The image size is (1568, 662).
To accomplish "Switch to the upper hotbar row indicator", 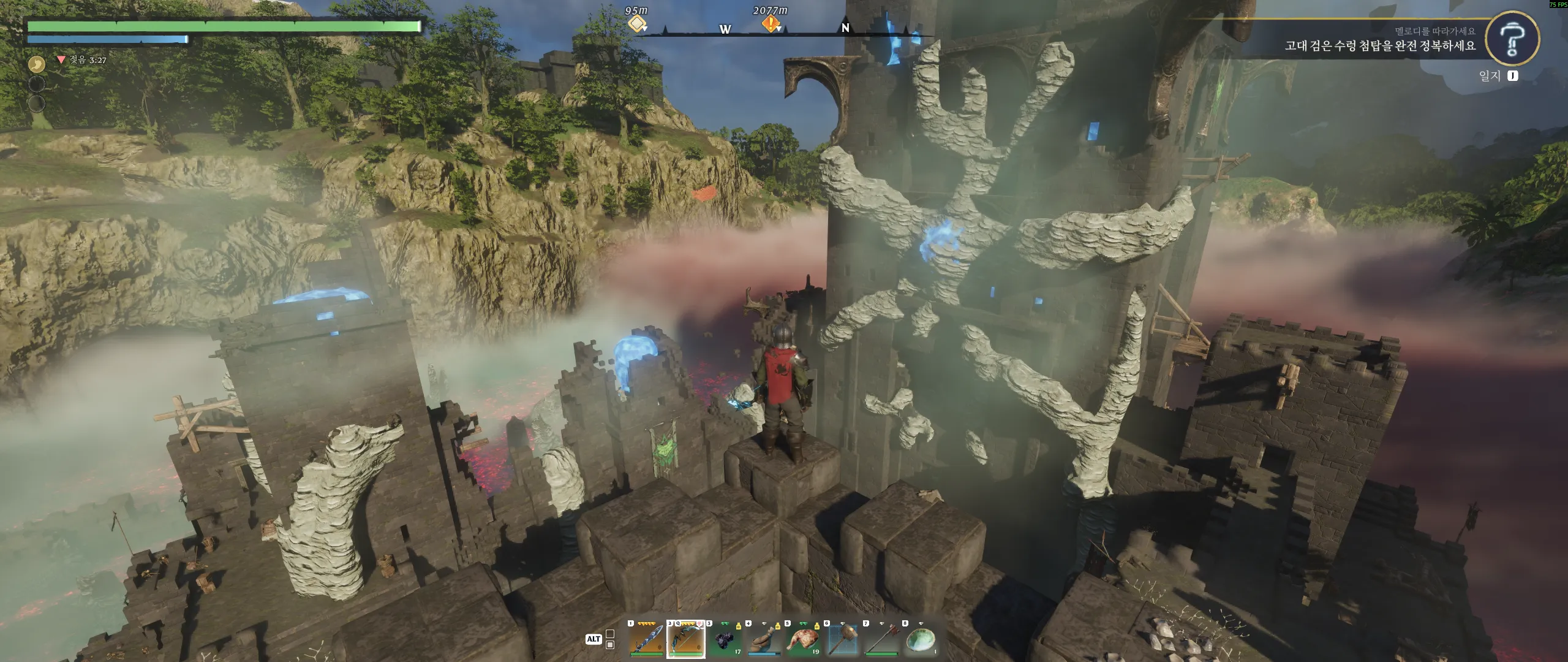I will [x=610, y=634].
